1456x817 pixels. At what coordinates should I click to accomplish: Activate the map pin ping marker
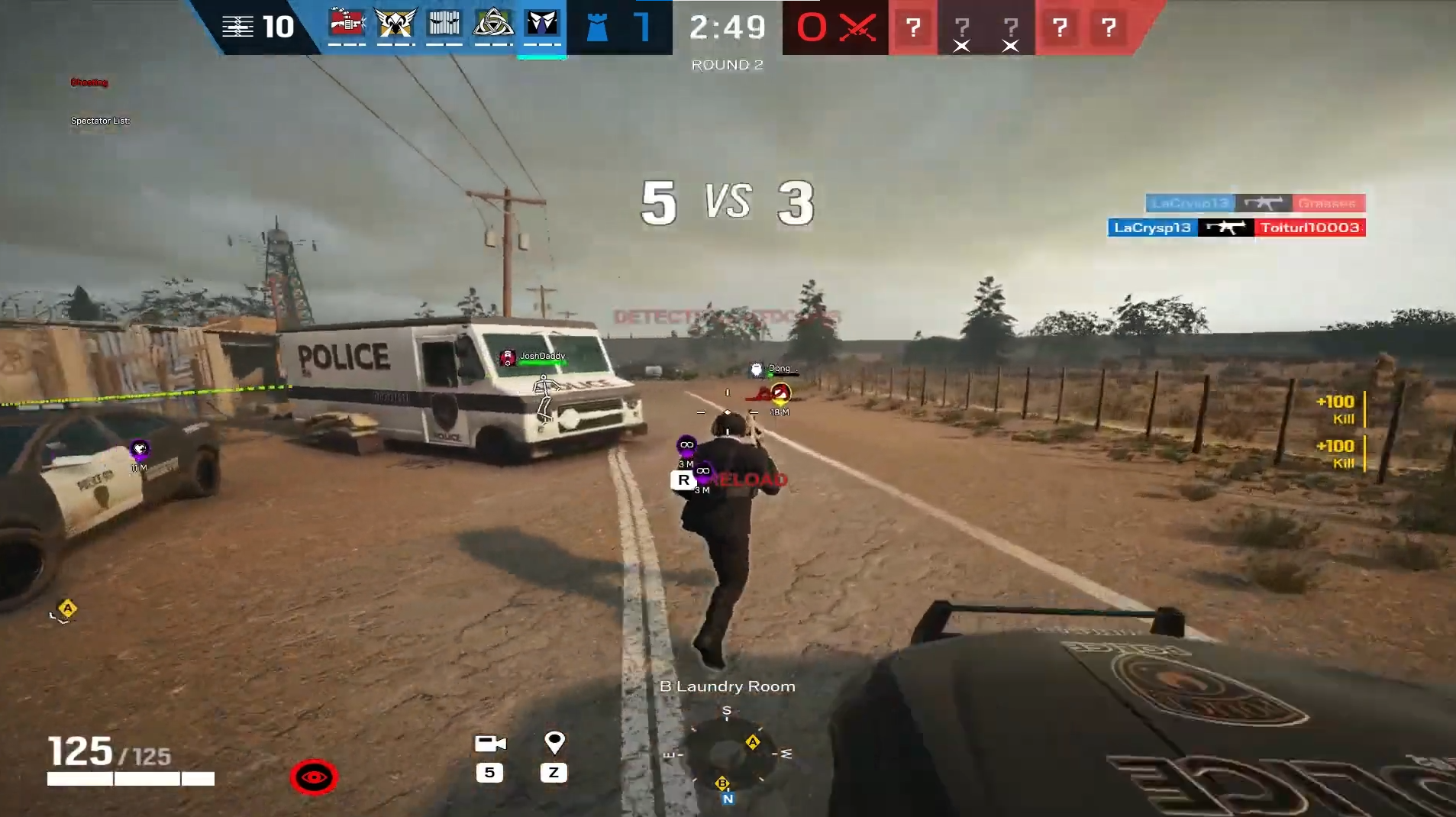(x=554, y=742)
